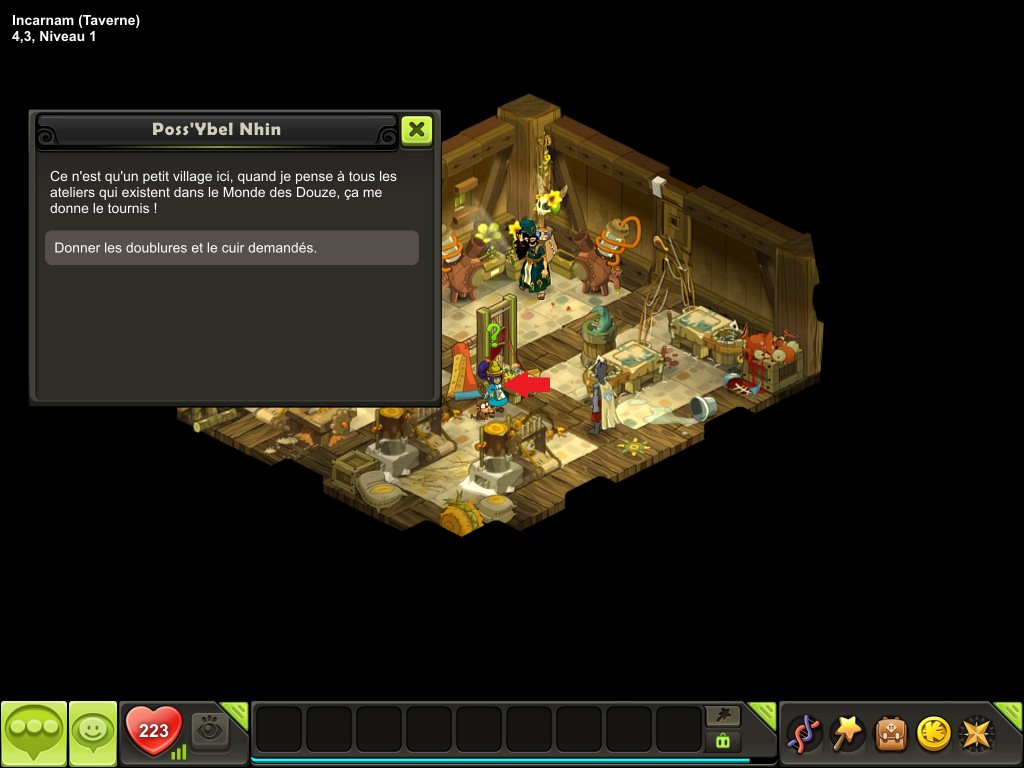The width and height of the screenshot is (1024, 768).
Task: Close the Poss'Ybel Nhin dialogue window
Action: coord(416,130)
